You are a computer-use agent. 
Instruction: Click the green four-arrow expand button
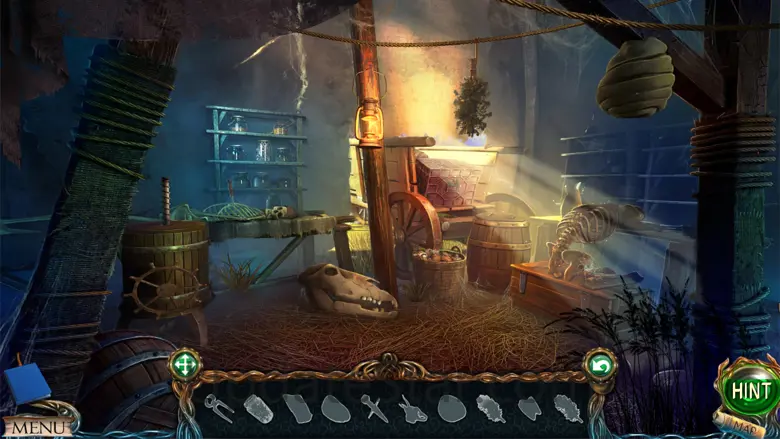185,365
